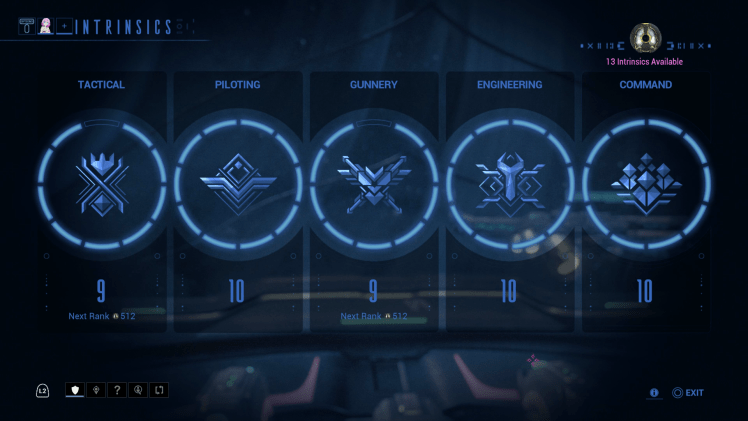Screen dimensions: 748x421
Task: Open the question mark help icon
Action: pyautogui.click(x=116, y=391)
